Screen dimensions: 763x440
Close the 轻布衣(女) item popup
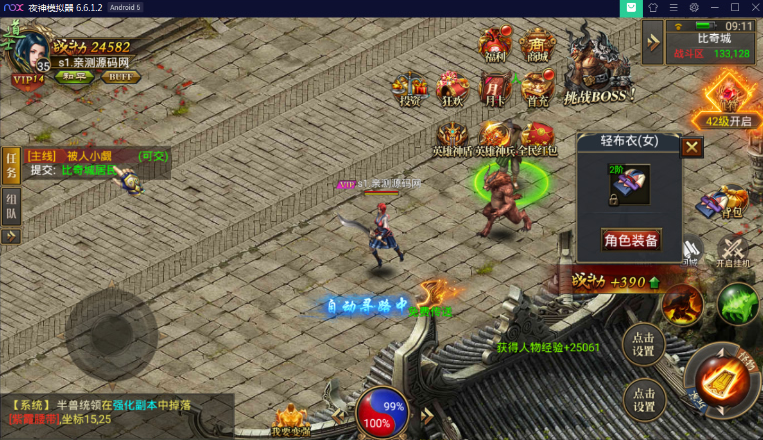(x=692, y=147)
